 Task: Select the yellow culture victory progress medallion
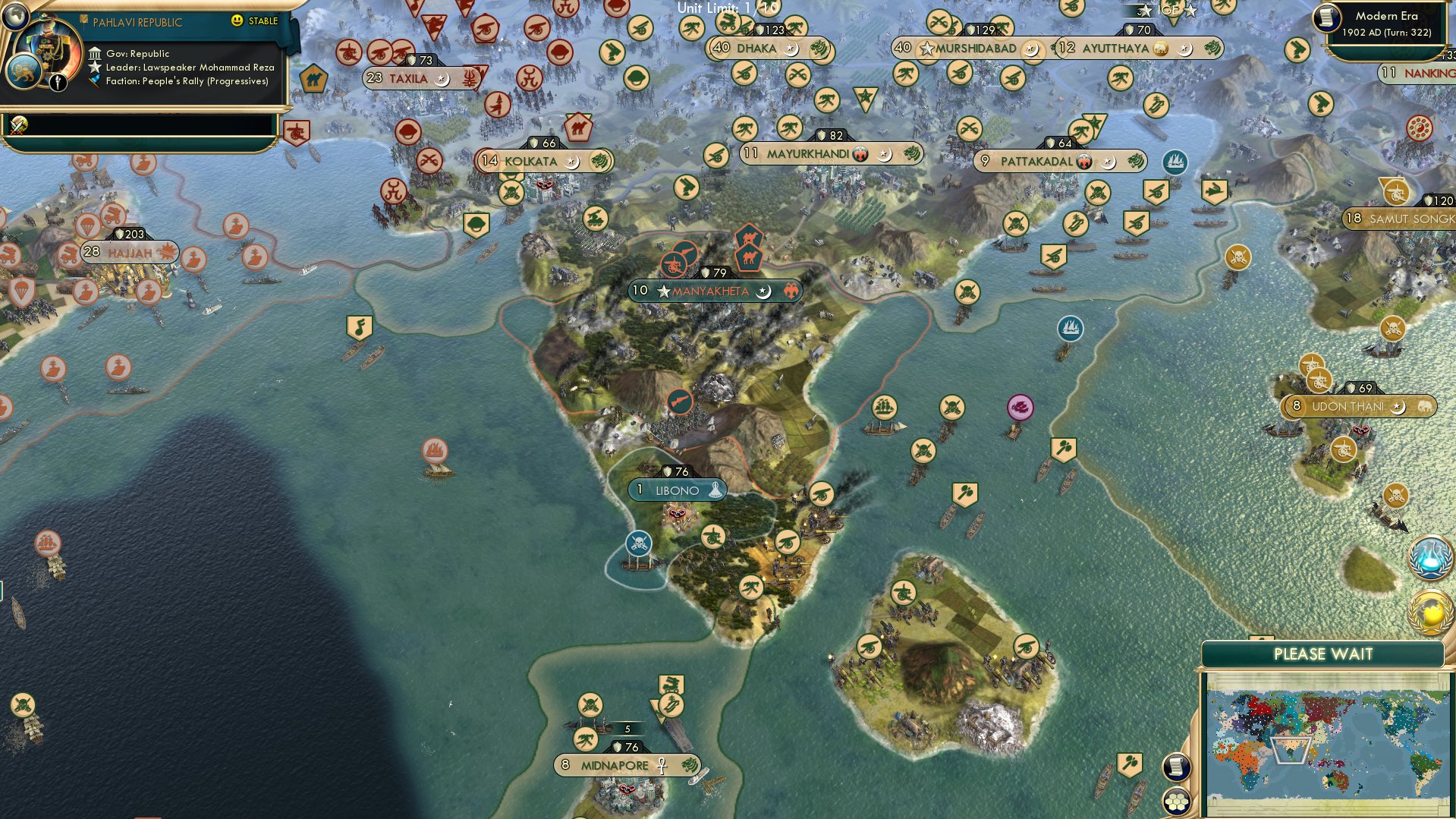click(1429, 610)
